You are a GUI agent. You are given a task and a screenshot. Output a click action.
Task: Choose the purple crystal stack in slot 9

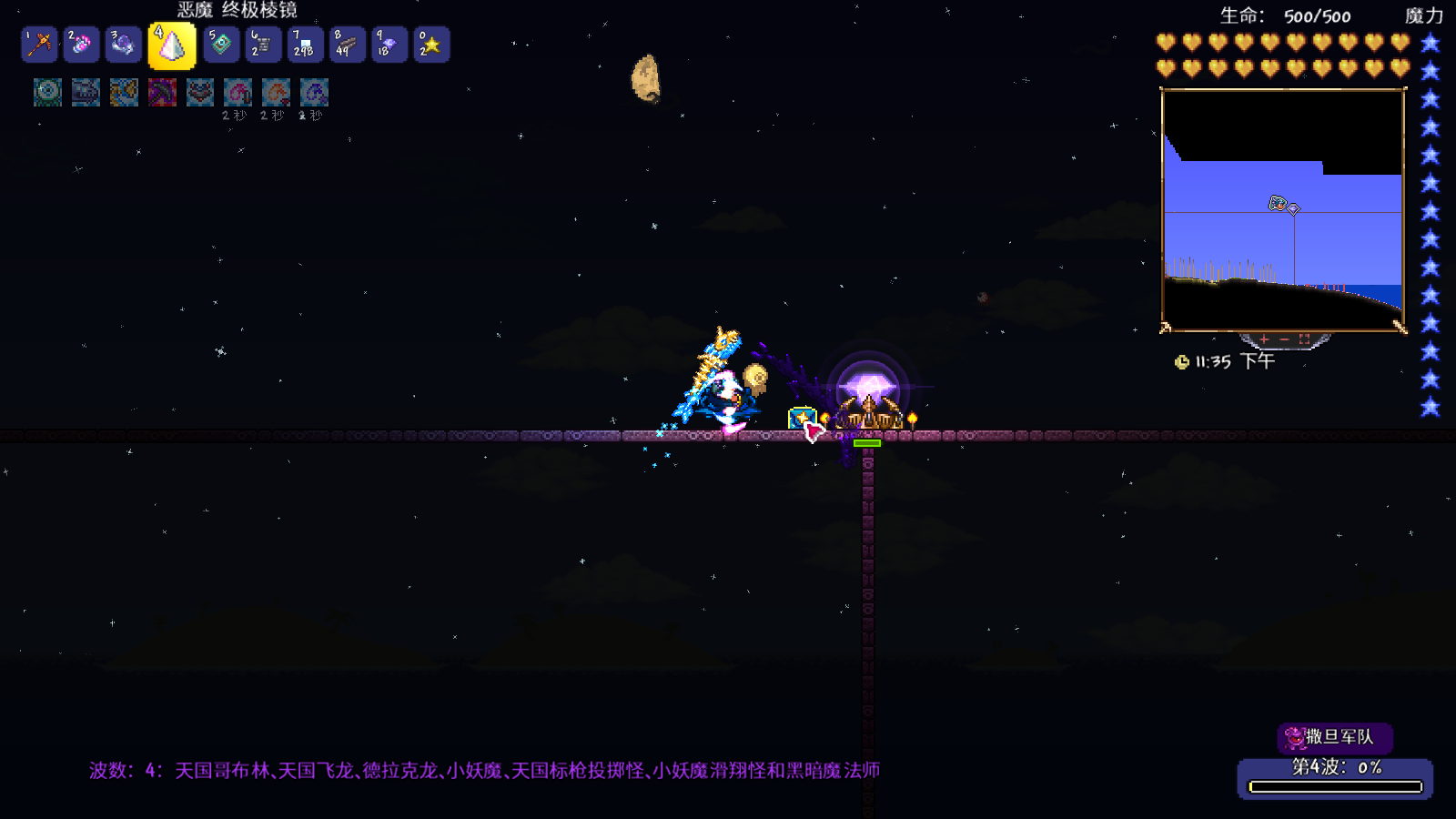(x=389, y=45)
